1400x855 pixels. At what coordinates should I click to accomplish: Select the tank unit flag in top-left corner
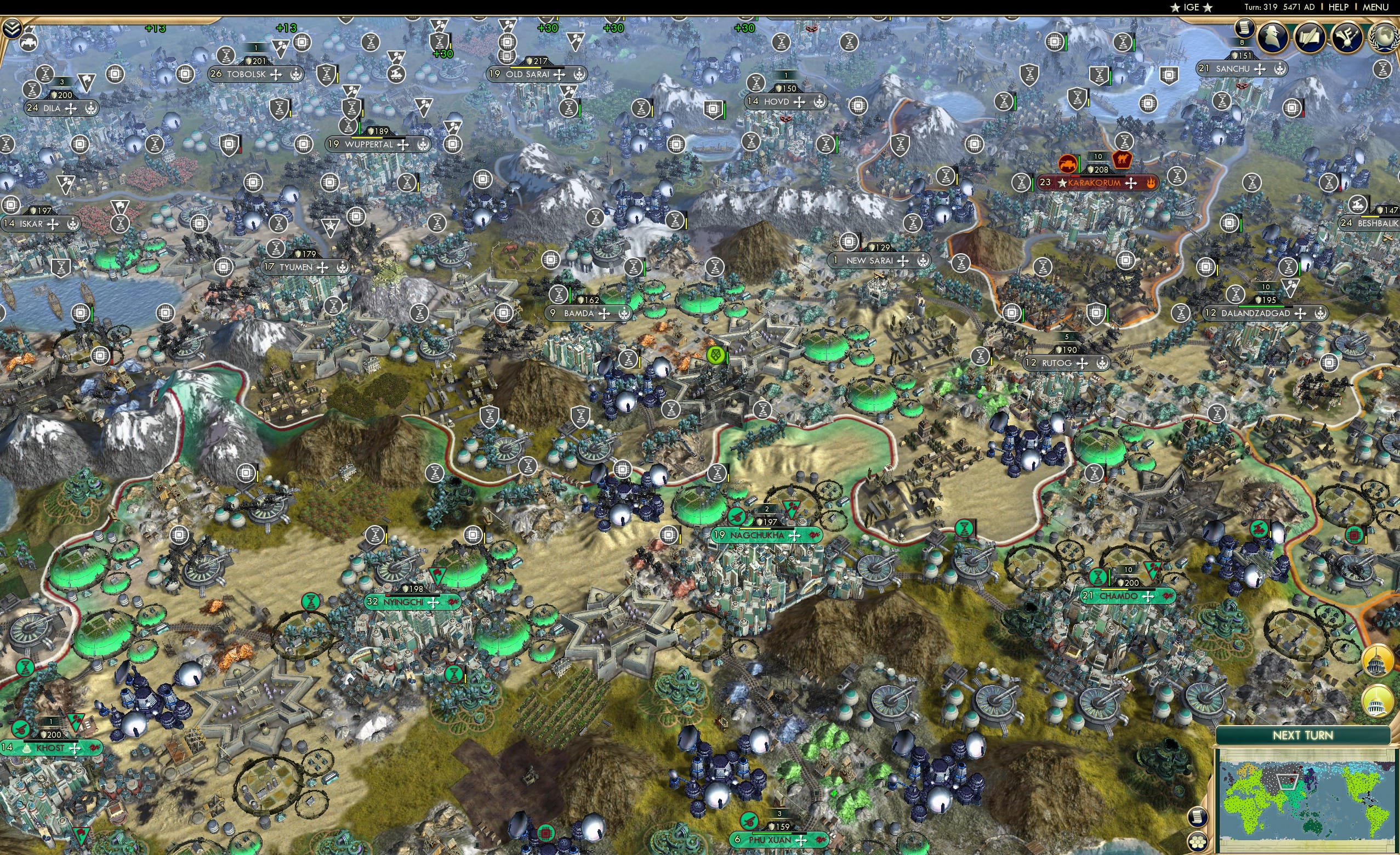(x=29, y=43)
